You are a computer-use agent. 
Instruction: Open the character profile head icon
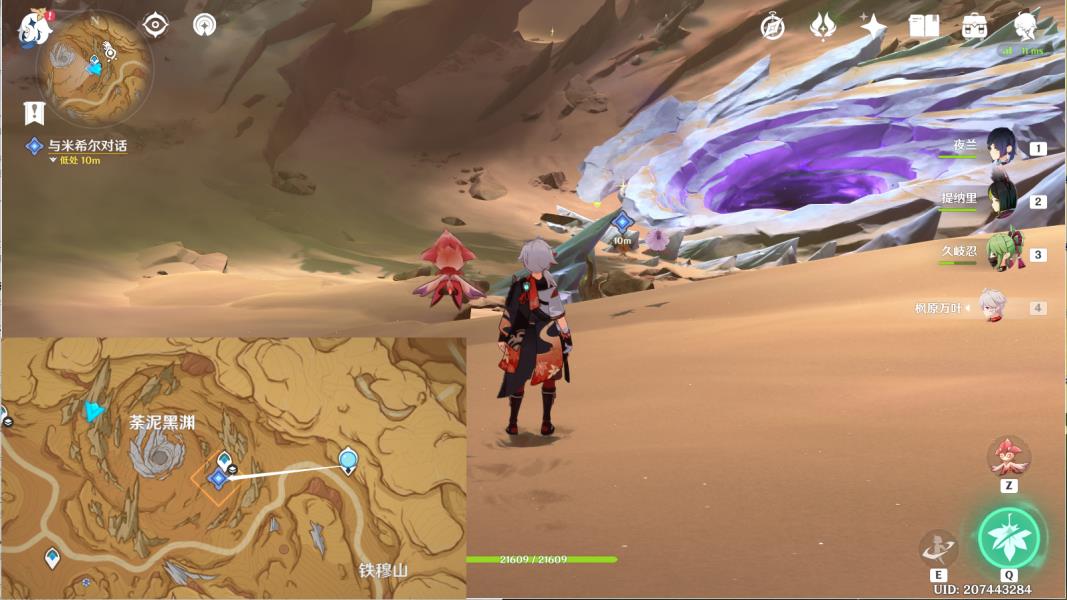pyautogui.click(x=1024, y=26)
